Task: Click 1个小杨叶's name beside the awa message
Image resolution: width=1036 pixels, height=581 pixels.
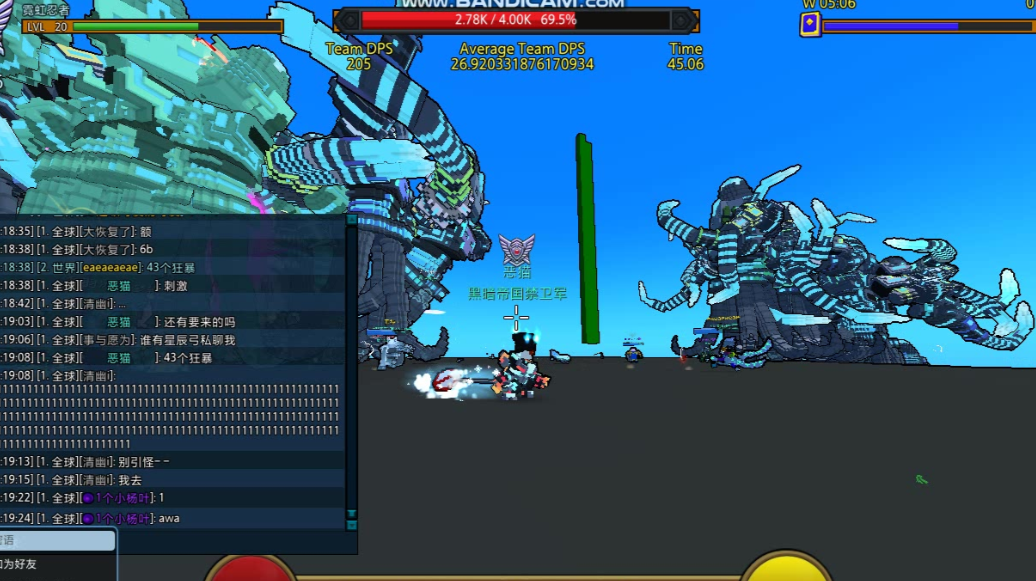Action: pos(123,518)
